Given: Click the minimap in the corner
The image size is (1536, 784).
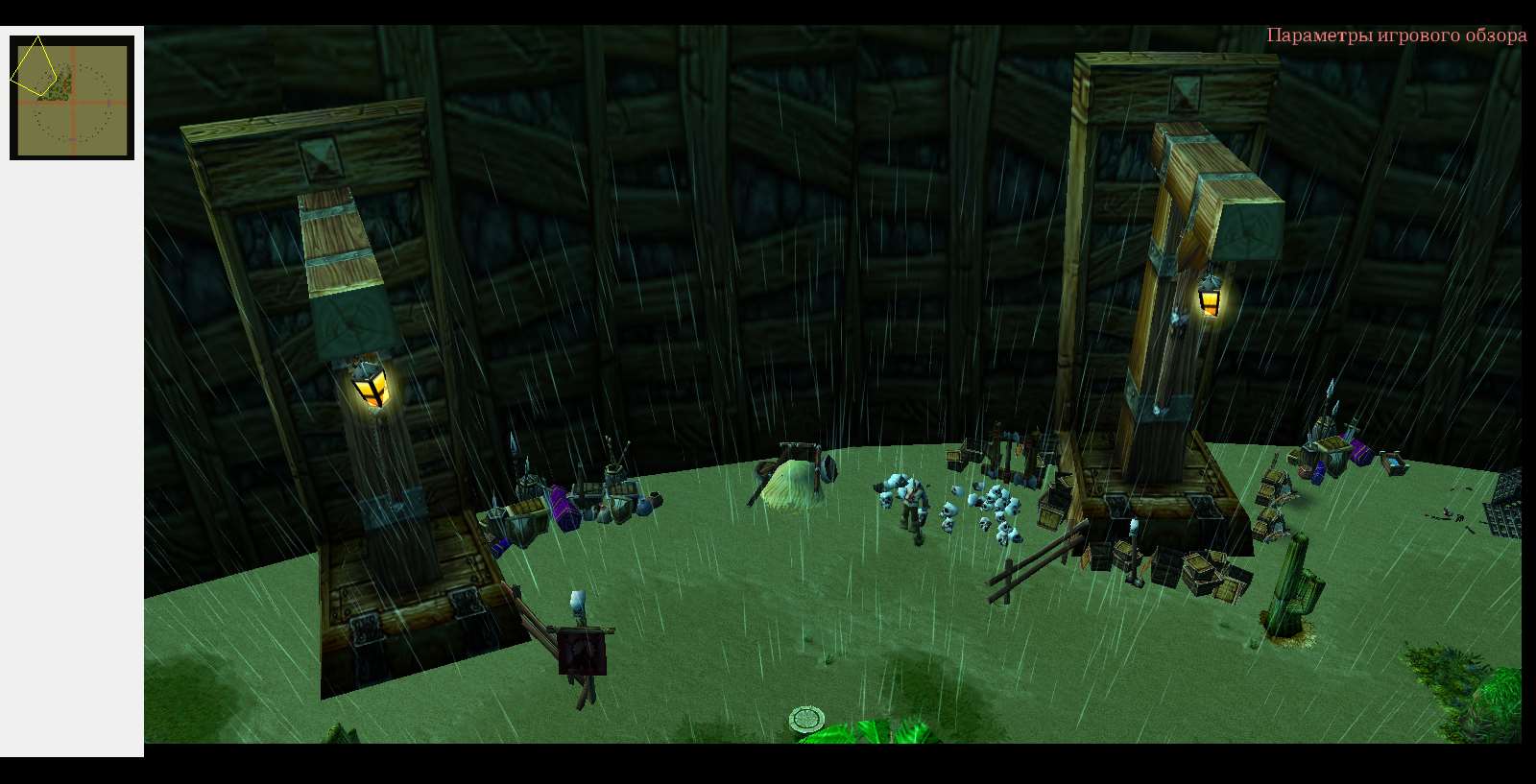Looking at the screenshot, I should pos(72,97).
